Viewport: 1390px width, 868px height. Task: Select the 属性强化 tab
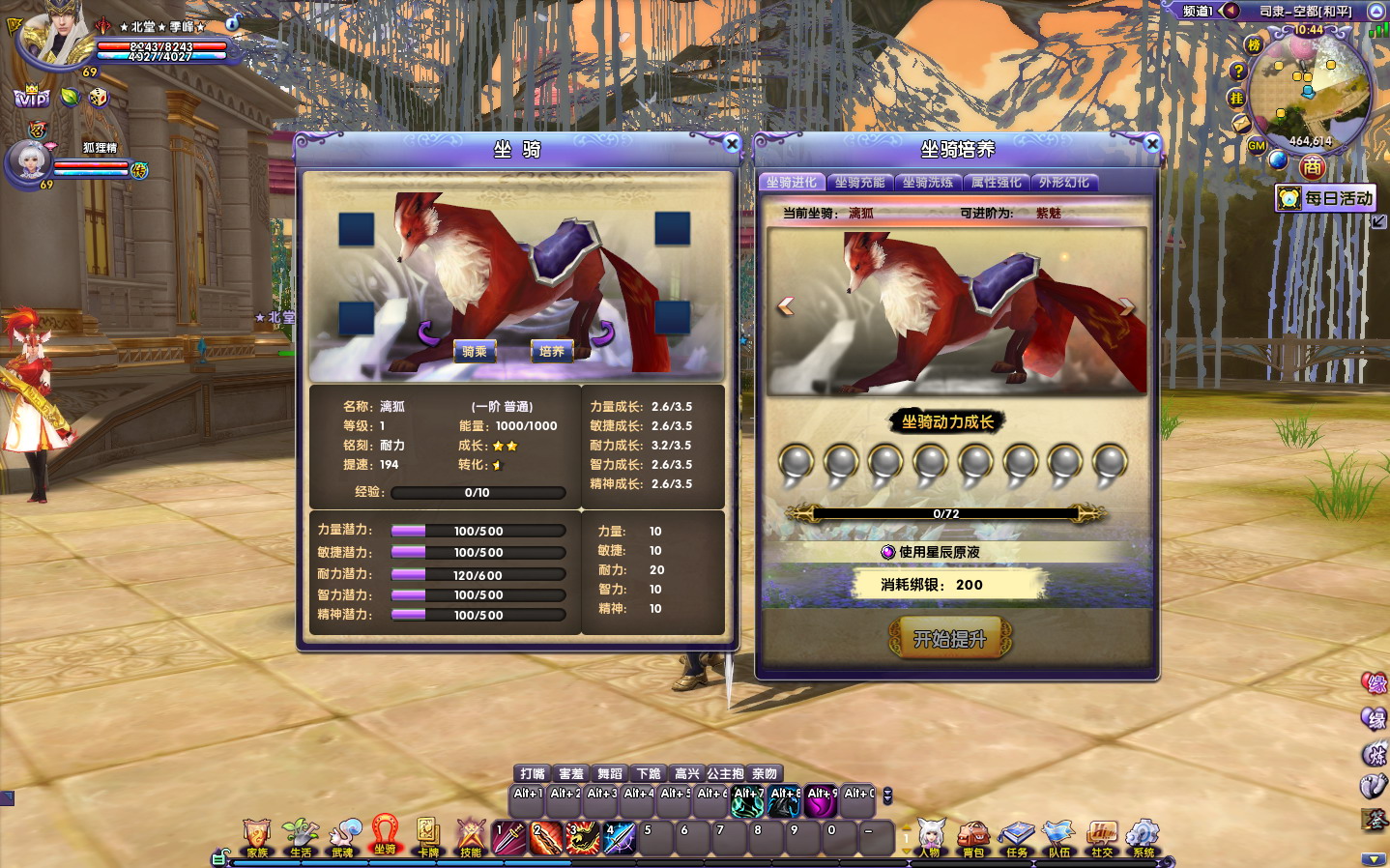pos(996,183)
